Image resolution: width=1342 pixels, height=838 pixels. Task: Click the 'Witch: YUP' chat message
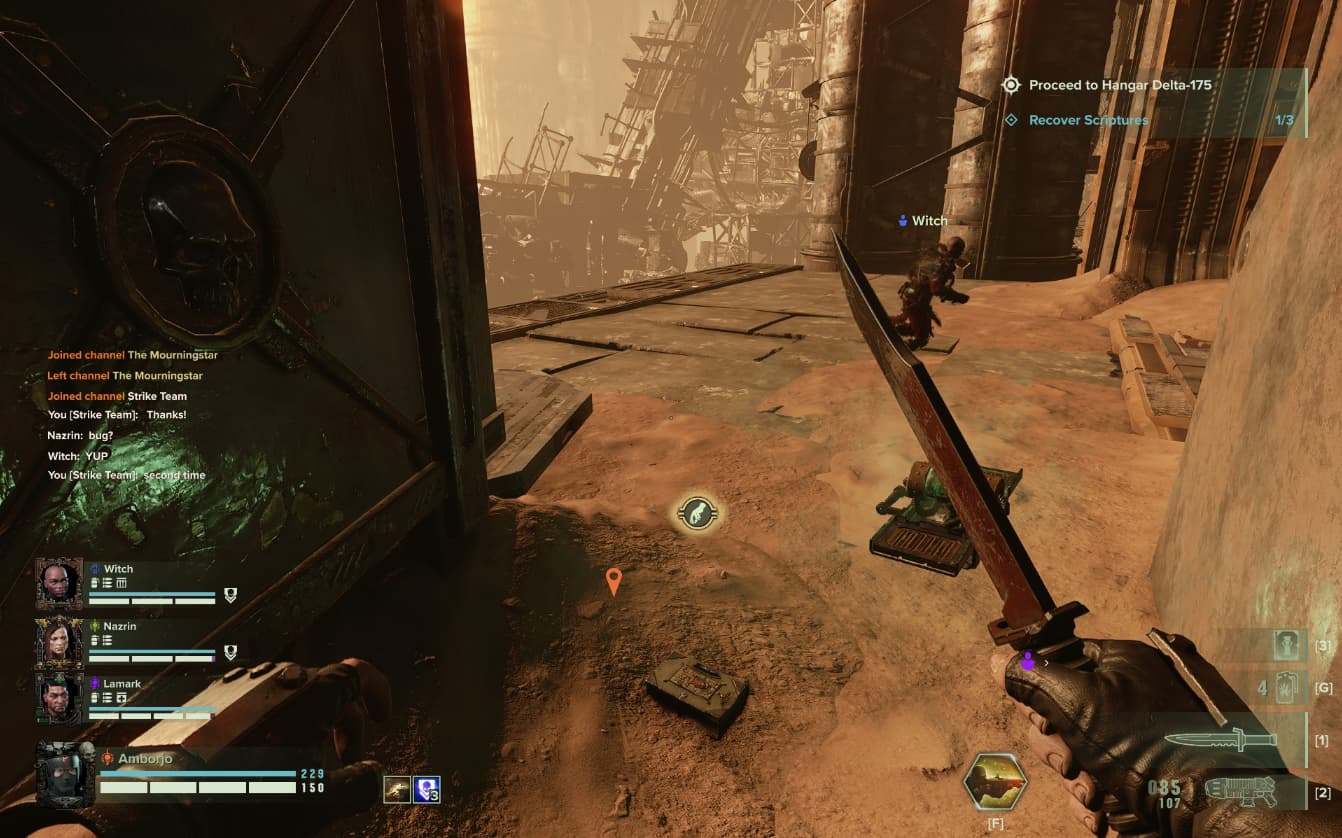pos(77,456)
